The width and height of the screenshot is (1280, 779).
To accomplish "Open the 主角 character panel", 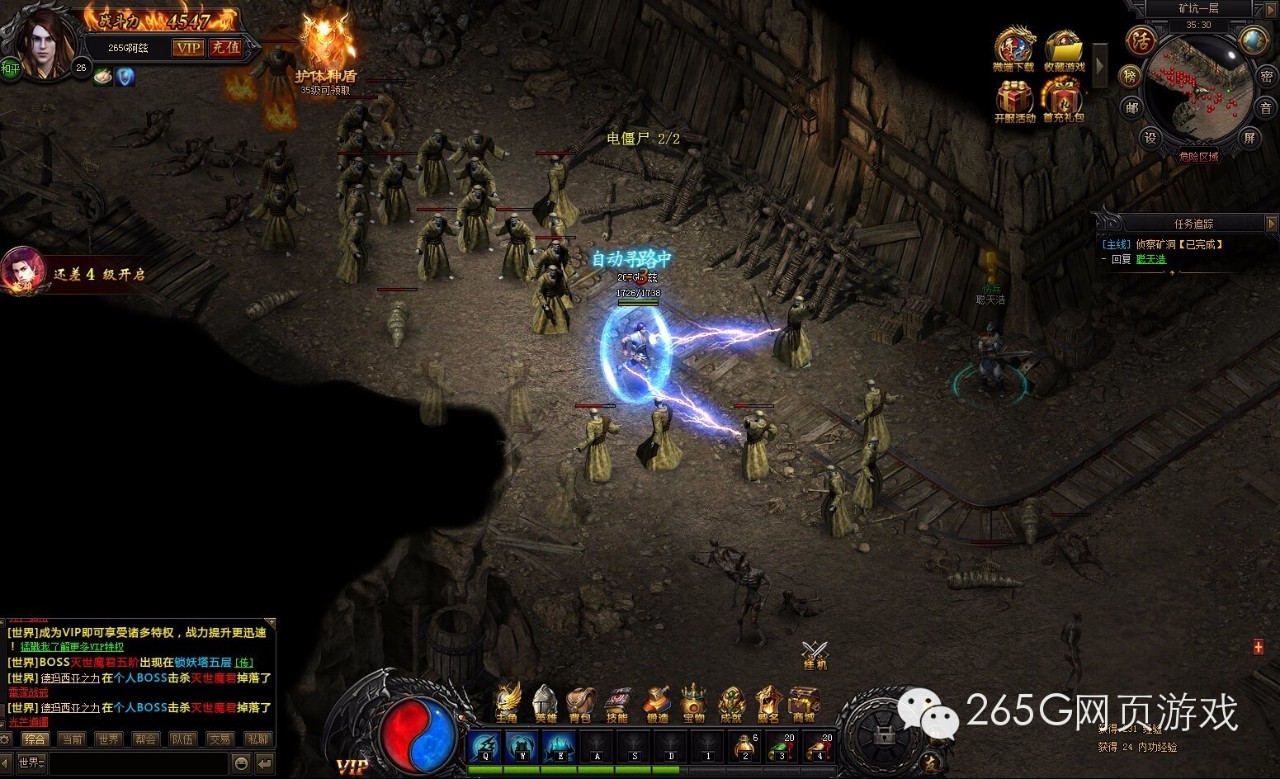I will click(509, 701).
